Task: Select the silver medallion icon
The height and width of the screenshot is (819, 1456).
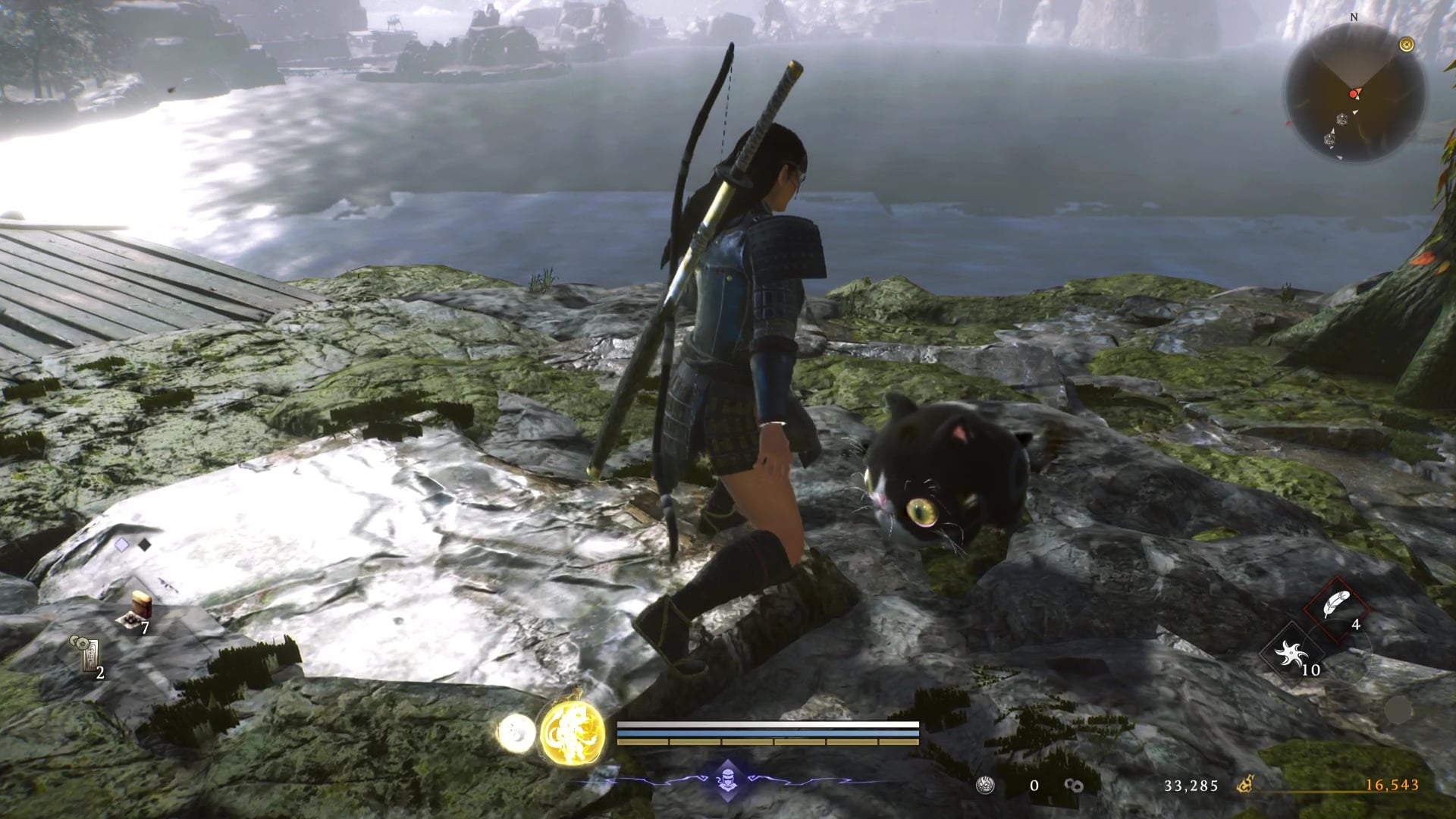Action: (x=985, y=786)
